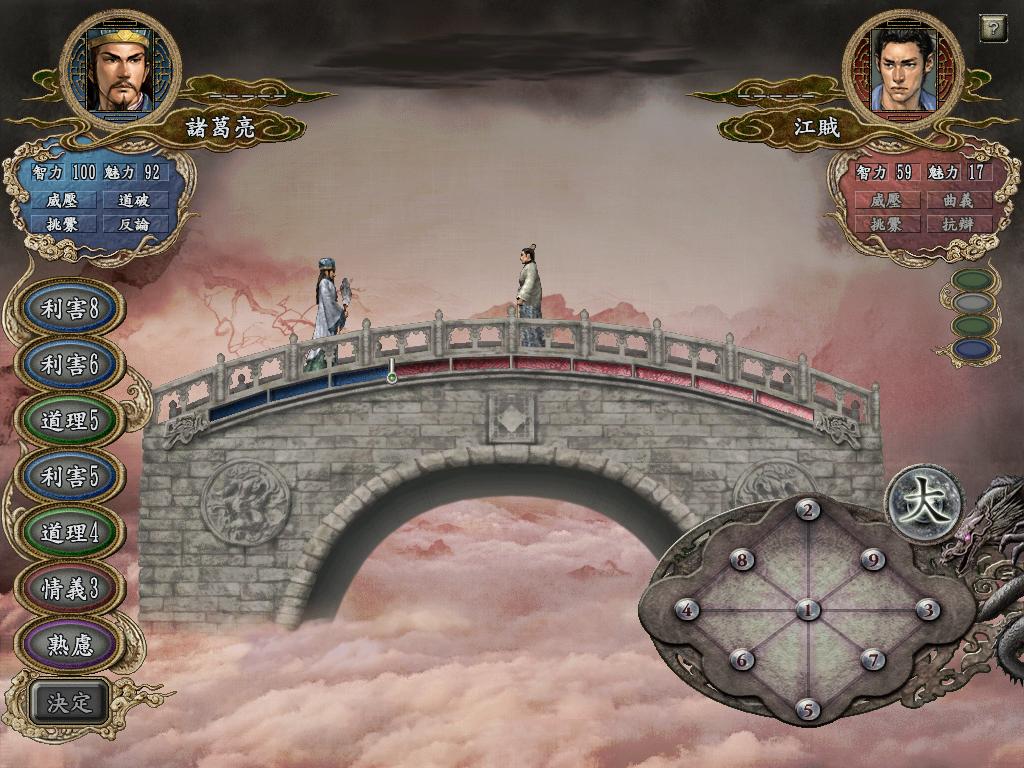Screen dimensions: 1024x768
Task: Pick node 9 on the number board
Action: pos(874,560)
